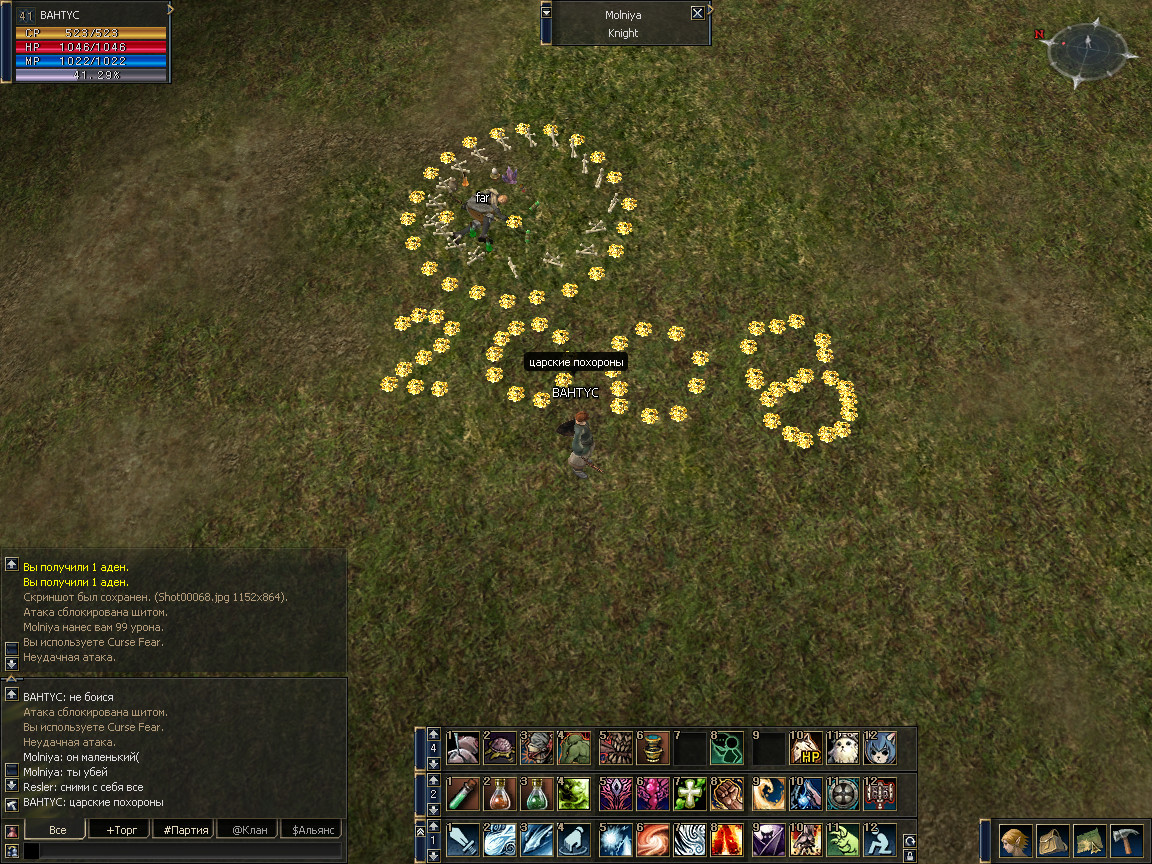Screen dimensions: 1152x864
Task: Click the sit/stand action icon
Action: pos(880,840)
